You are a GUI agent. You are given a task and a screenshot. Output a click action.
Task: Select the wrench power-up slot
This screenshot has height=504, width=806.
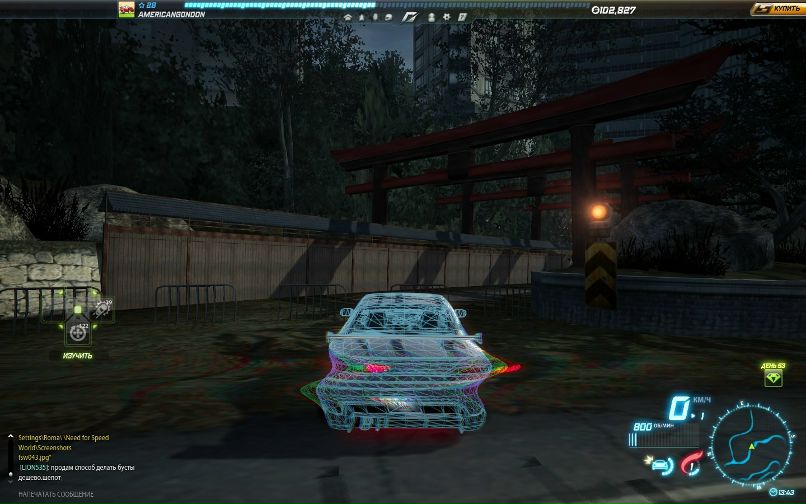click(x=101, y=310)
